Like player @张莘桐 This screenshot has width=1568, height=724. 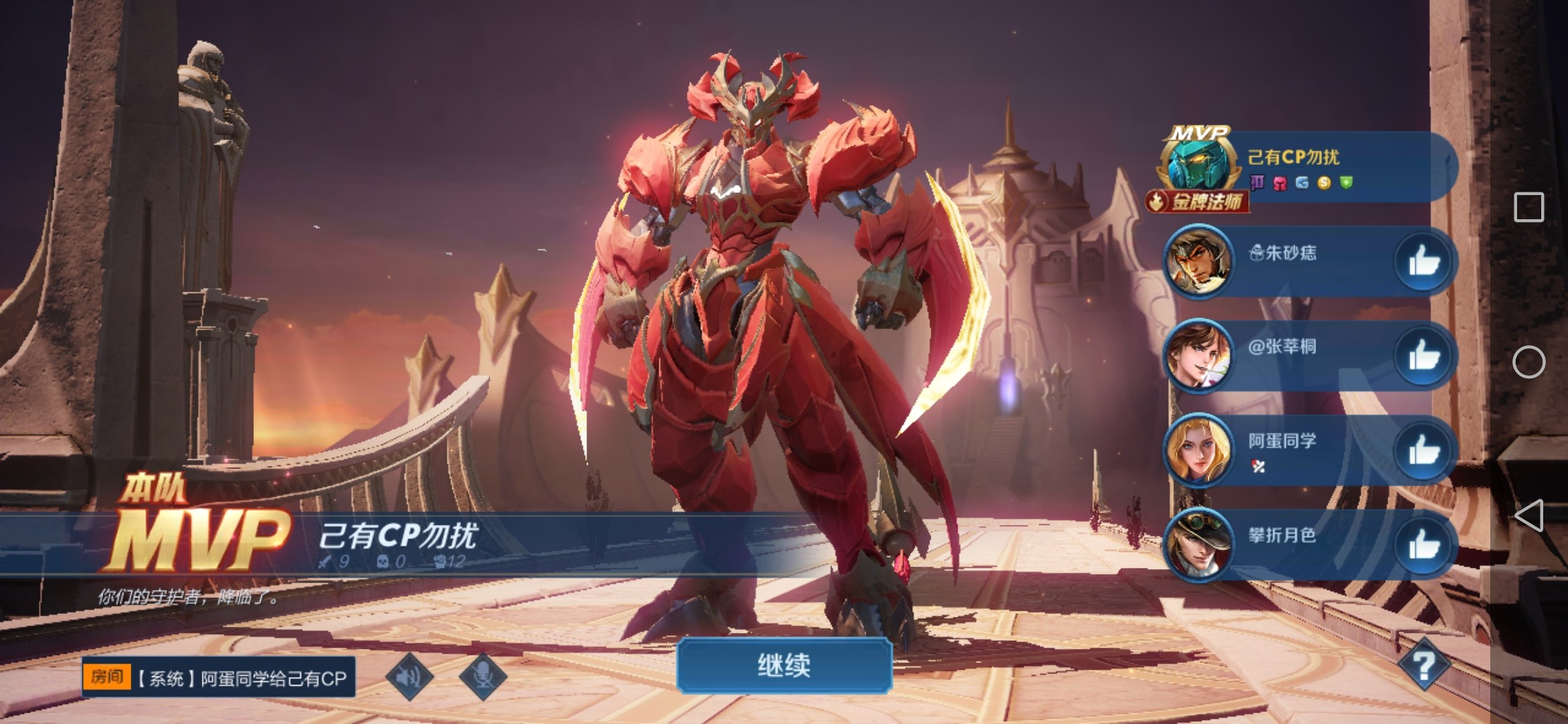(x=1423, y=355)
